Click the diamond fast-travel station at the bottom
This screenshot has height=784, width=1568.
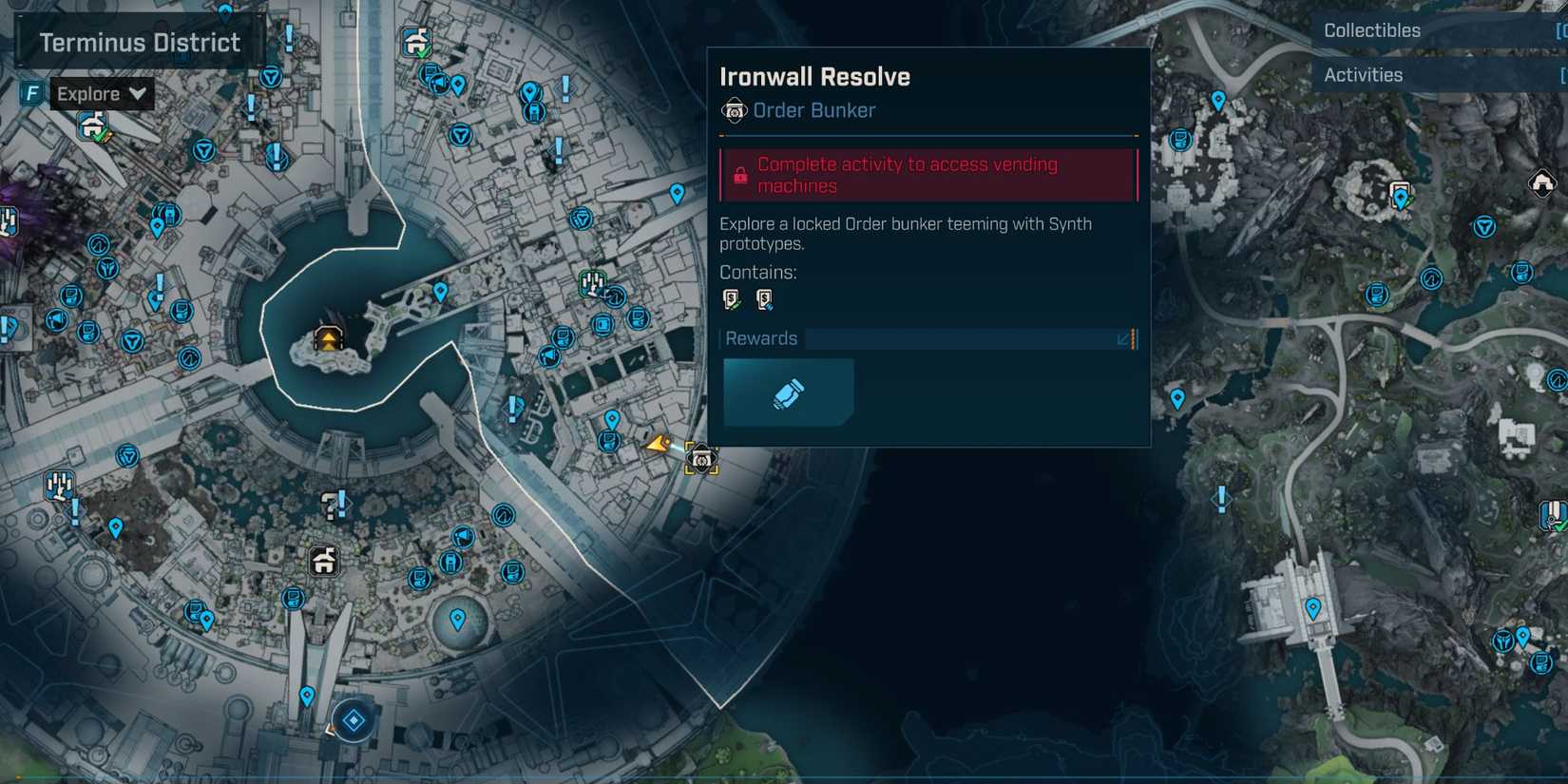coord(354,720)
